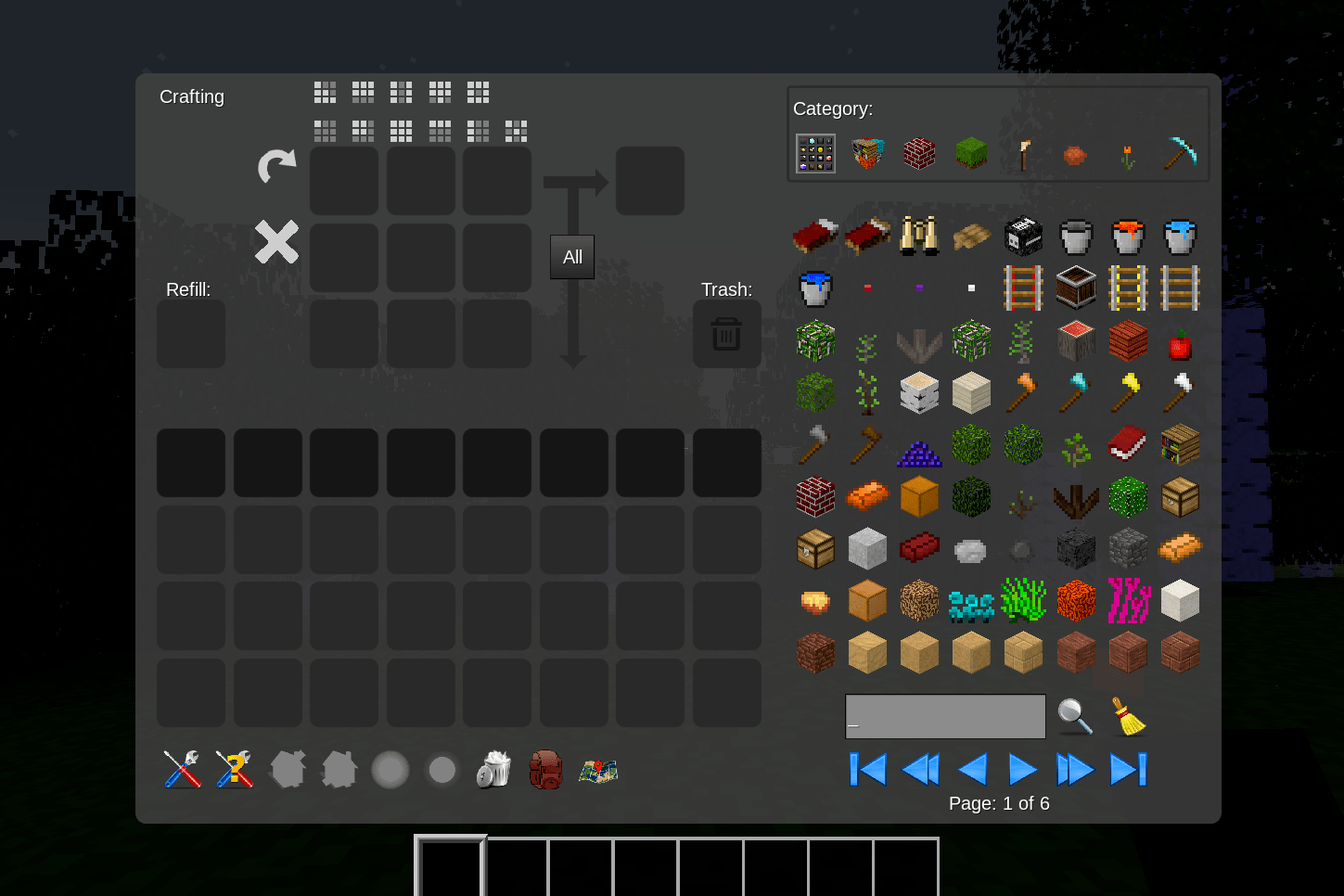The width and height of the screenshot is (1344, 896).
Task: Return to the first item page
Action: (x=868, y=770)
